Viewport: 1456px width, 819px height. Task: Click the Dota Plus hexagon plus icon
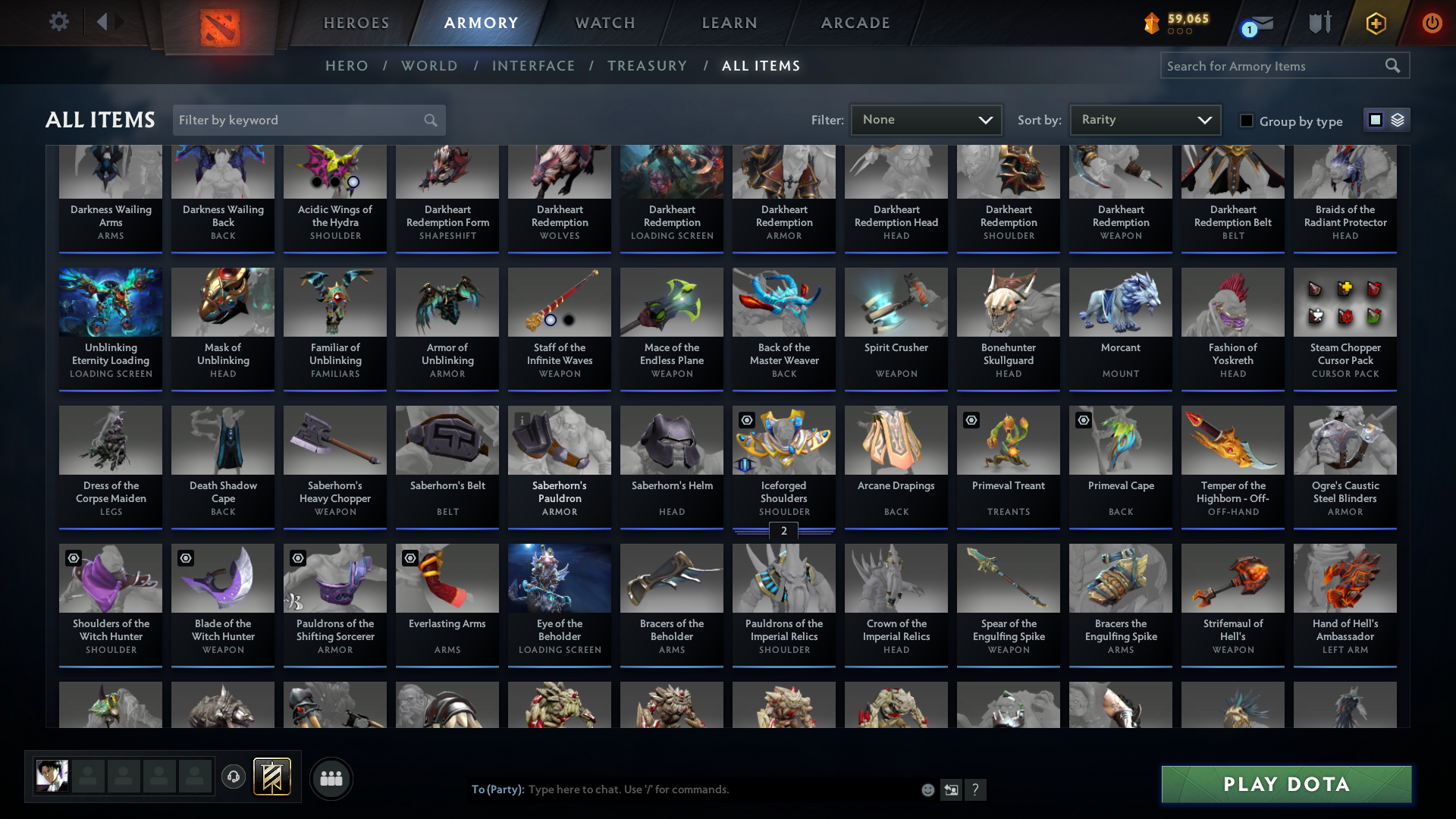click(x=1376, y=23)
